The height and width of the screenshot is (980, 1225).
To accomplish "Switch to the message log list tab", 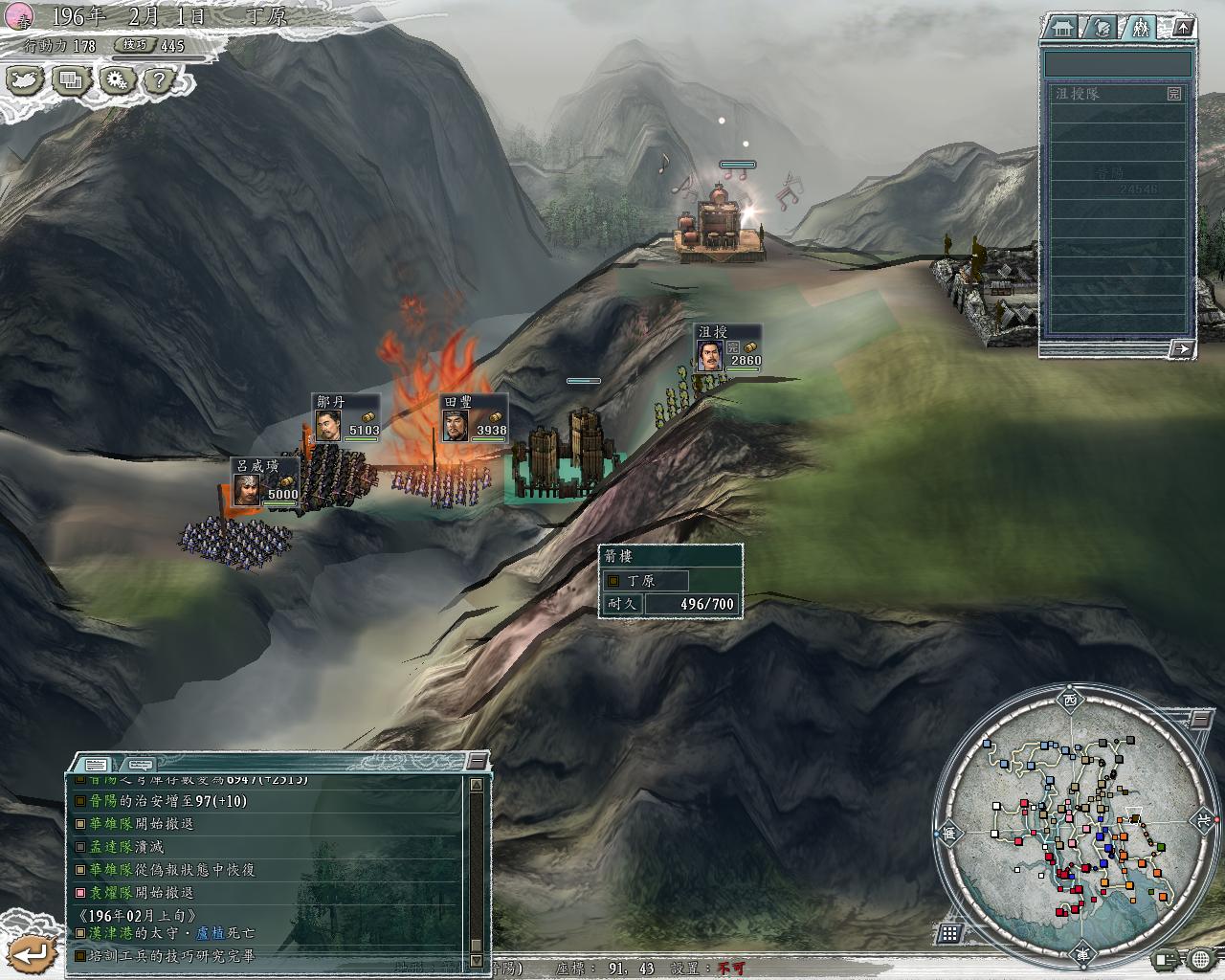I will (x=96, y=764).
